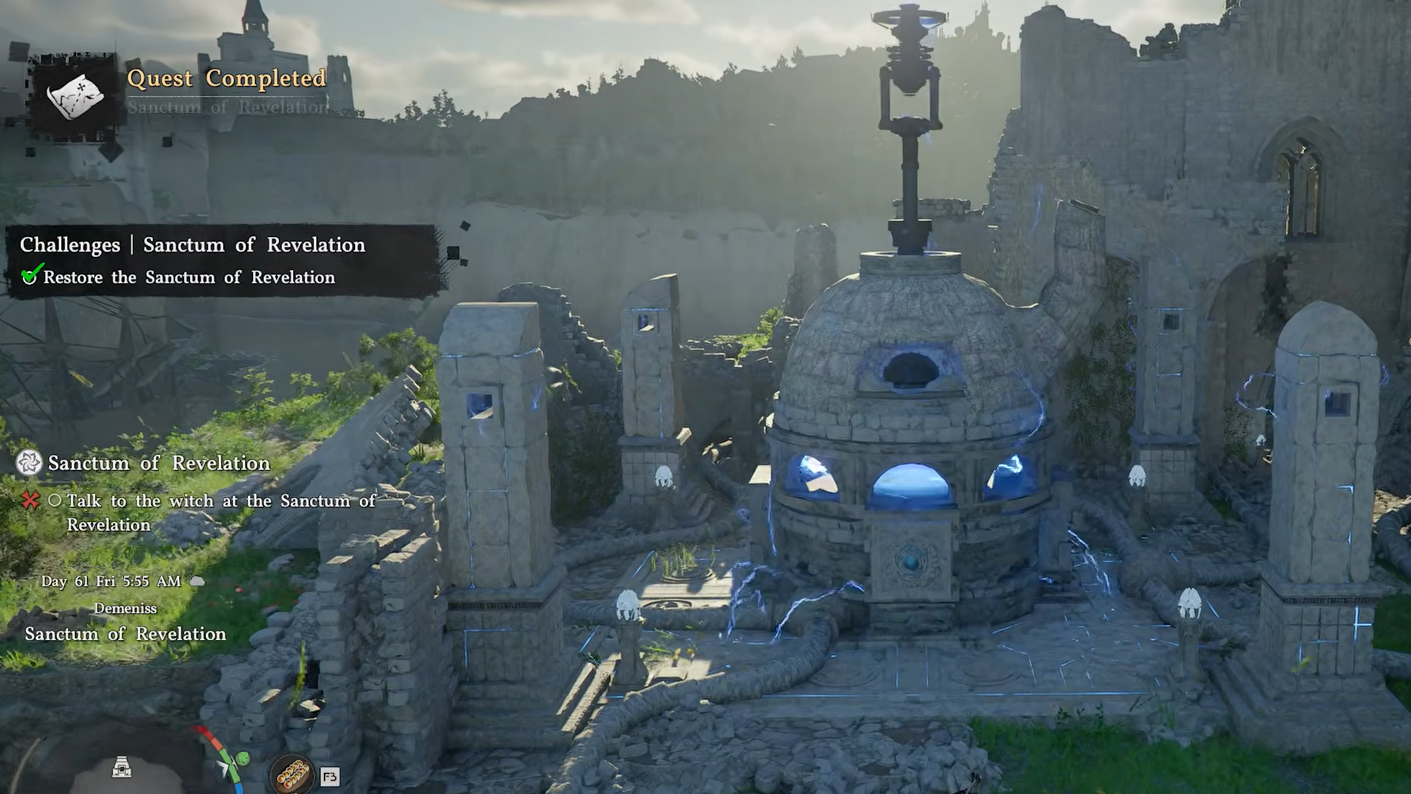Select the Challenges Sanctum of Revelation banner

coord(193,245)
